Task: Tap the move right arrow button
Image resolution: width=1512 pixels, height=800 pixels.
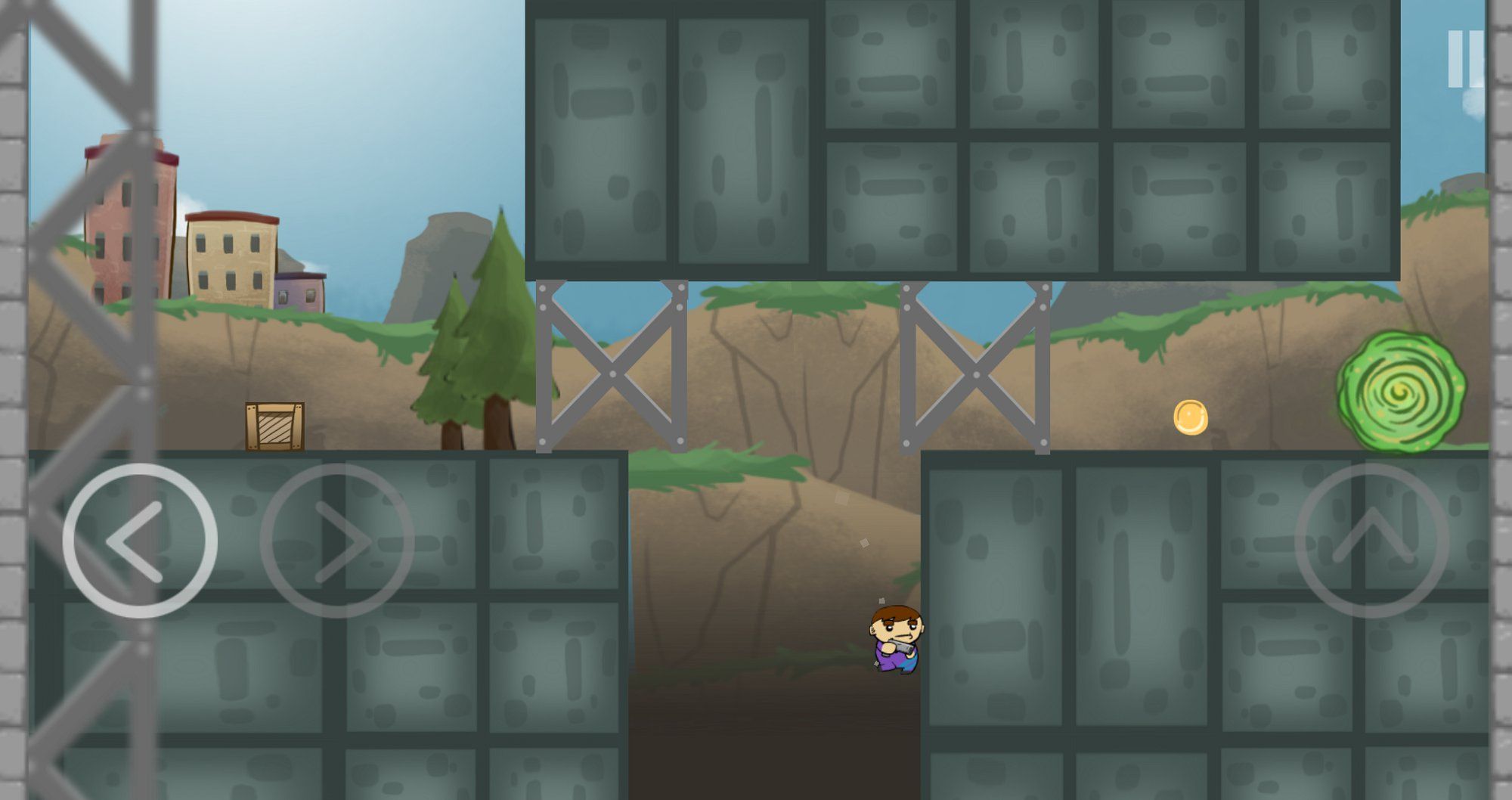Action: tap(337, 541)
